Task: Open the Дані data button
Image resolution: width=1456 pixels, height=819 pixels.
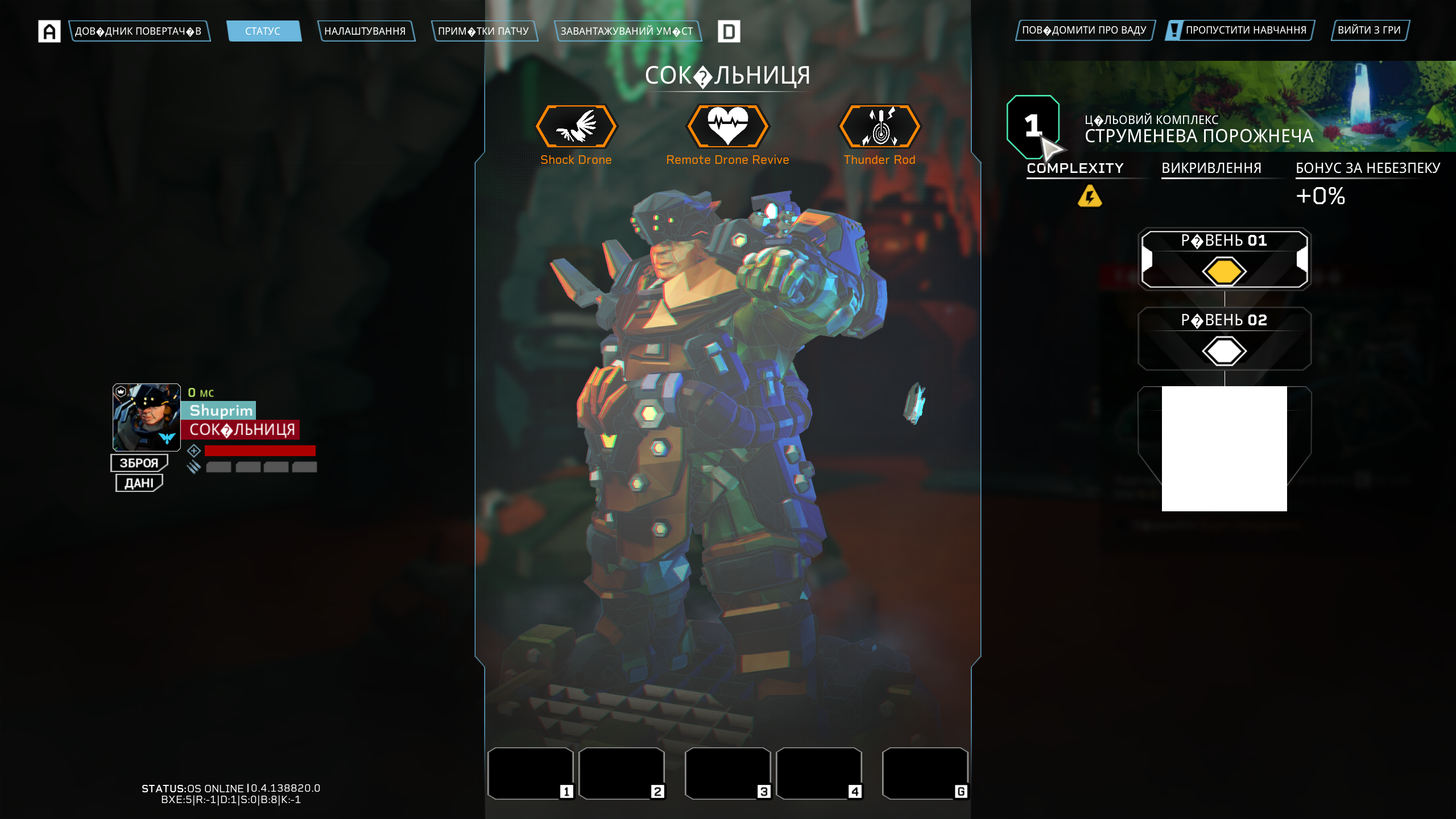Action: click(139, 483)
